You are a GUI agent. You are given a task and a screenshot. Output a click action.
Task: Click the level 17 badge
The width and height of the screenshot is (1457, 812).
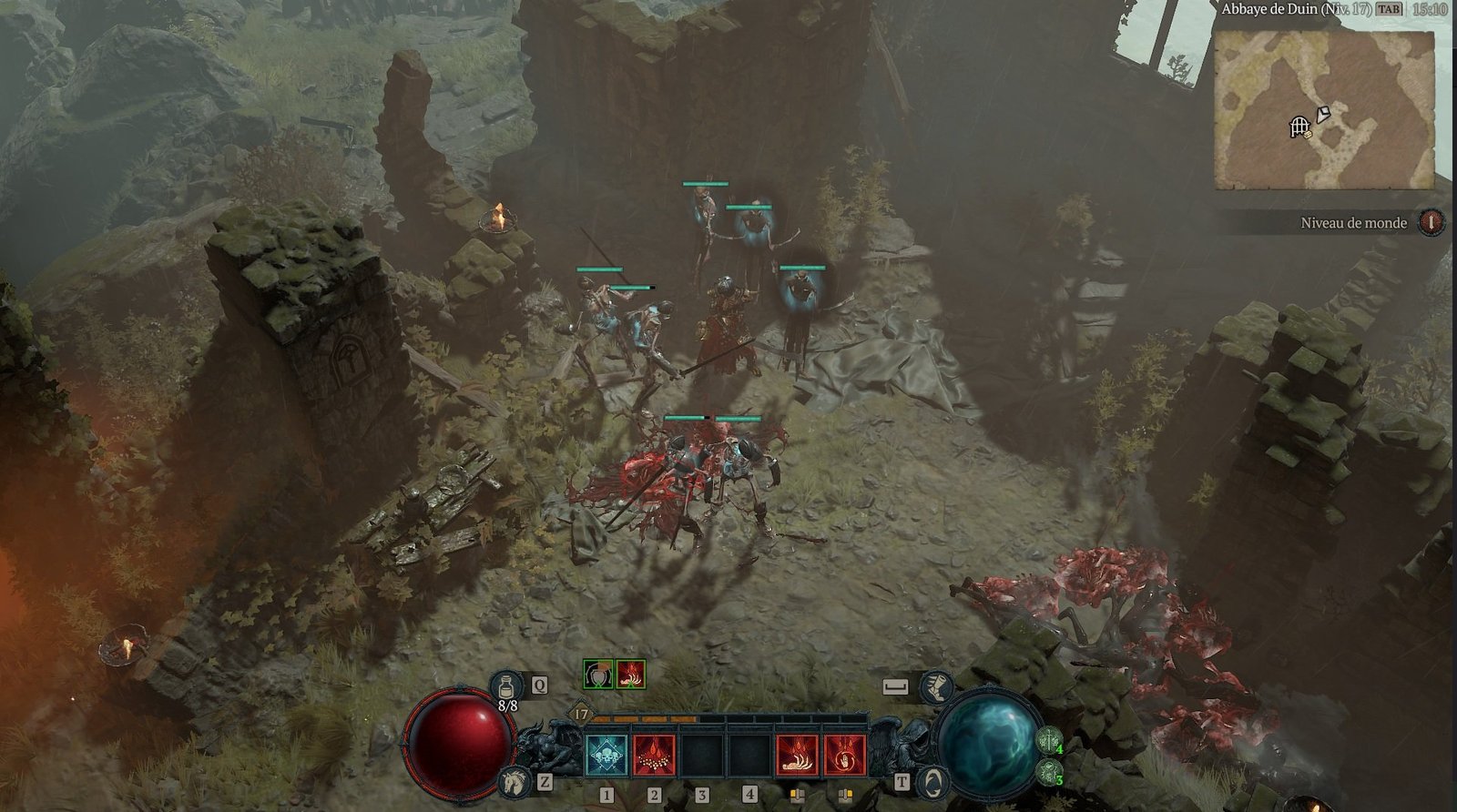point(581,715)
